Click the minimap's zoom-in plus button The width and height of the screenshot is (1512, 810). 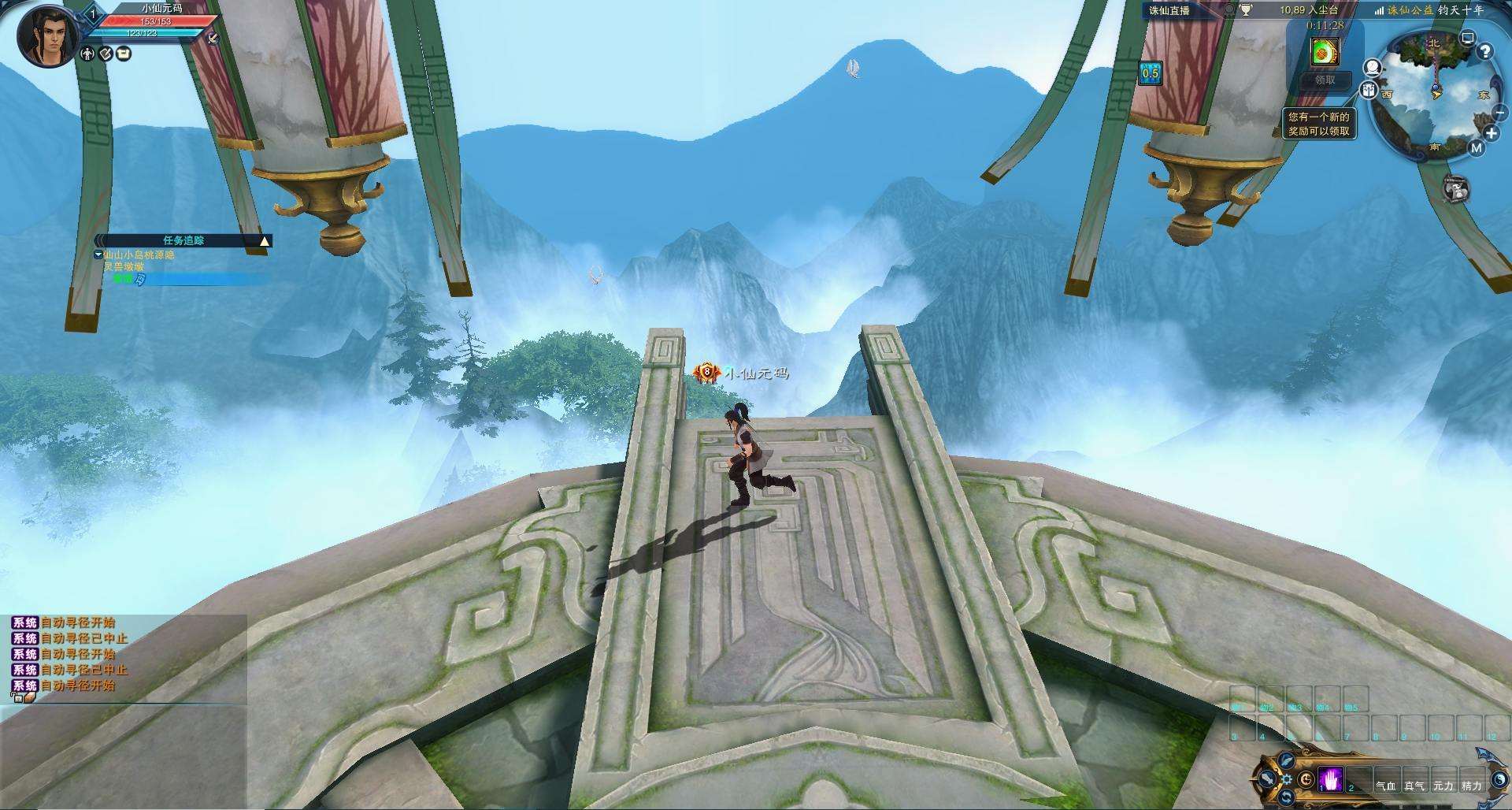[1492, 133]
